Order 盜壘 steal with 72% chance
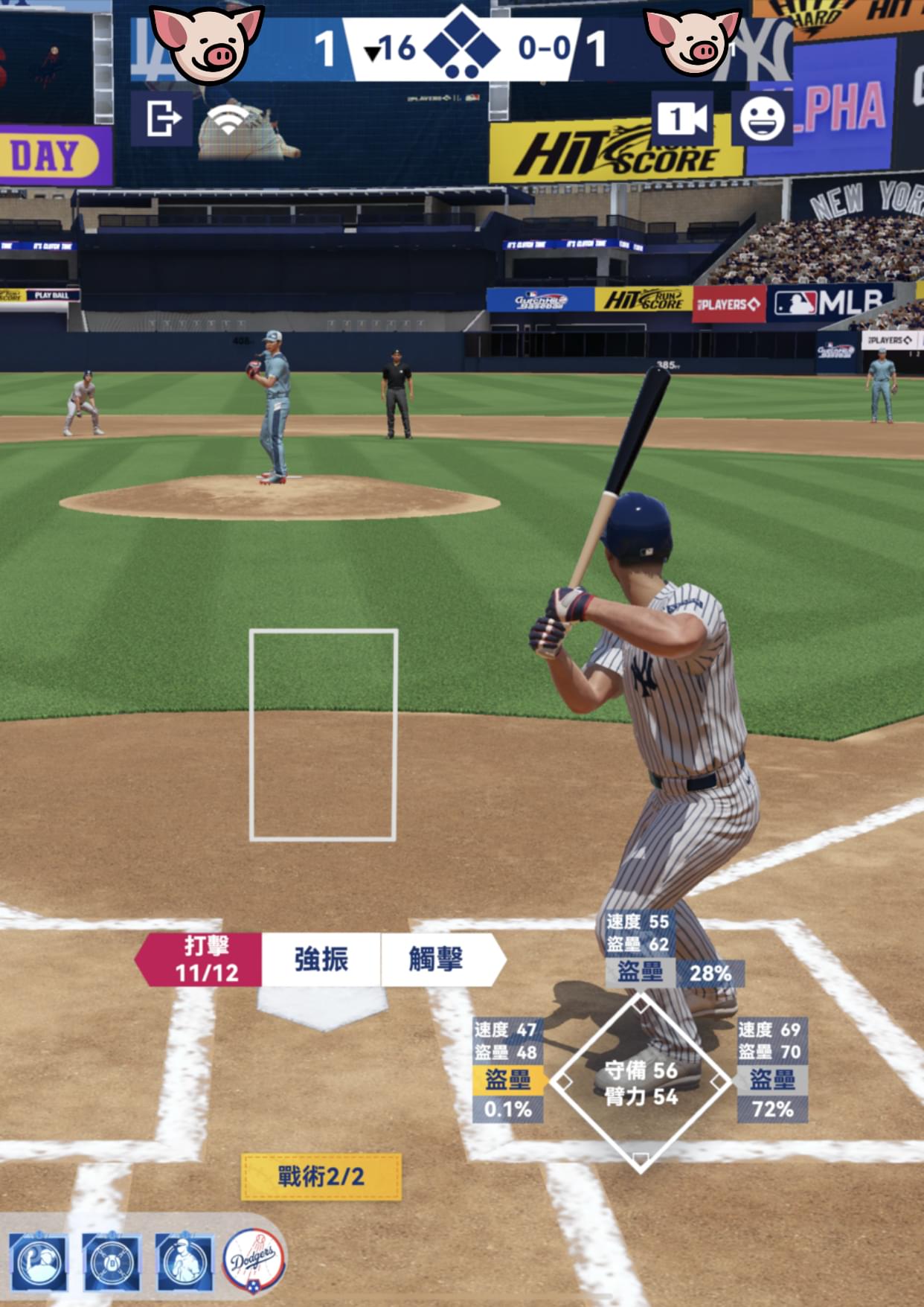924x1307 pixels. click(x=772, y=1079)
